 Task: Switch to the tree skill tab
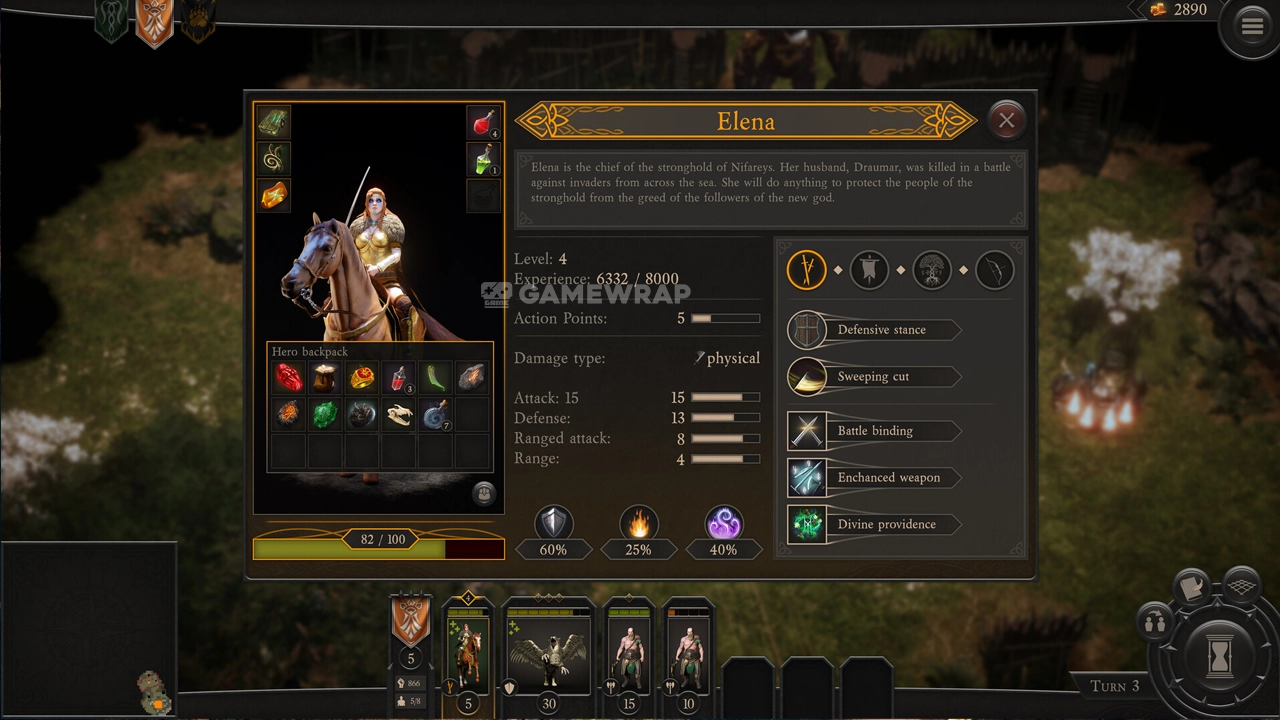coord(931,270)
